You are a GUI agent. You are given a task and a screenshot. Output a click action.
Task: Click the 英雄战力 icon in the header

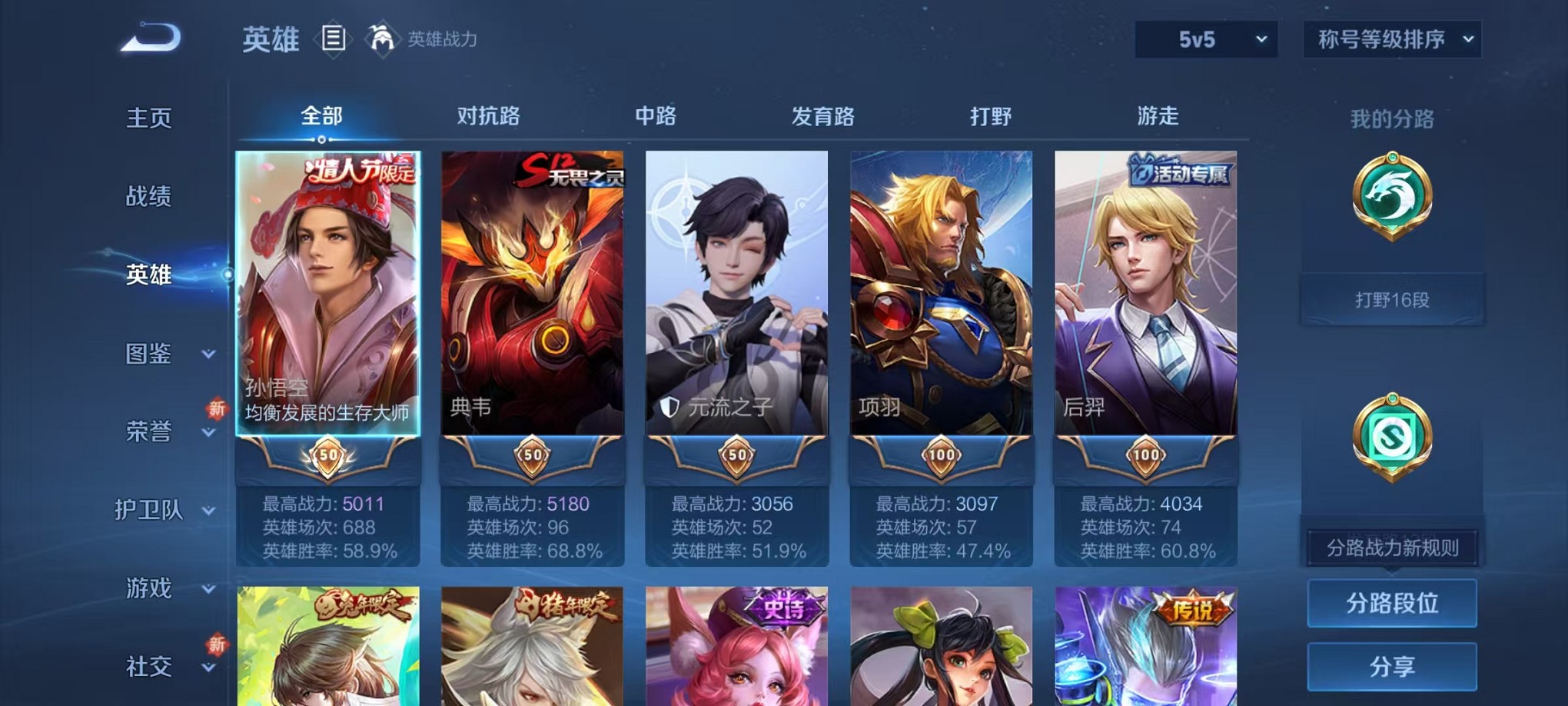381,38
